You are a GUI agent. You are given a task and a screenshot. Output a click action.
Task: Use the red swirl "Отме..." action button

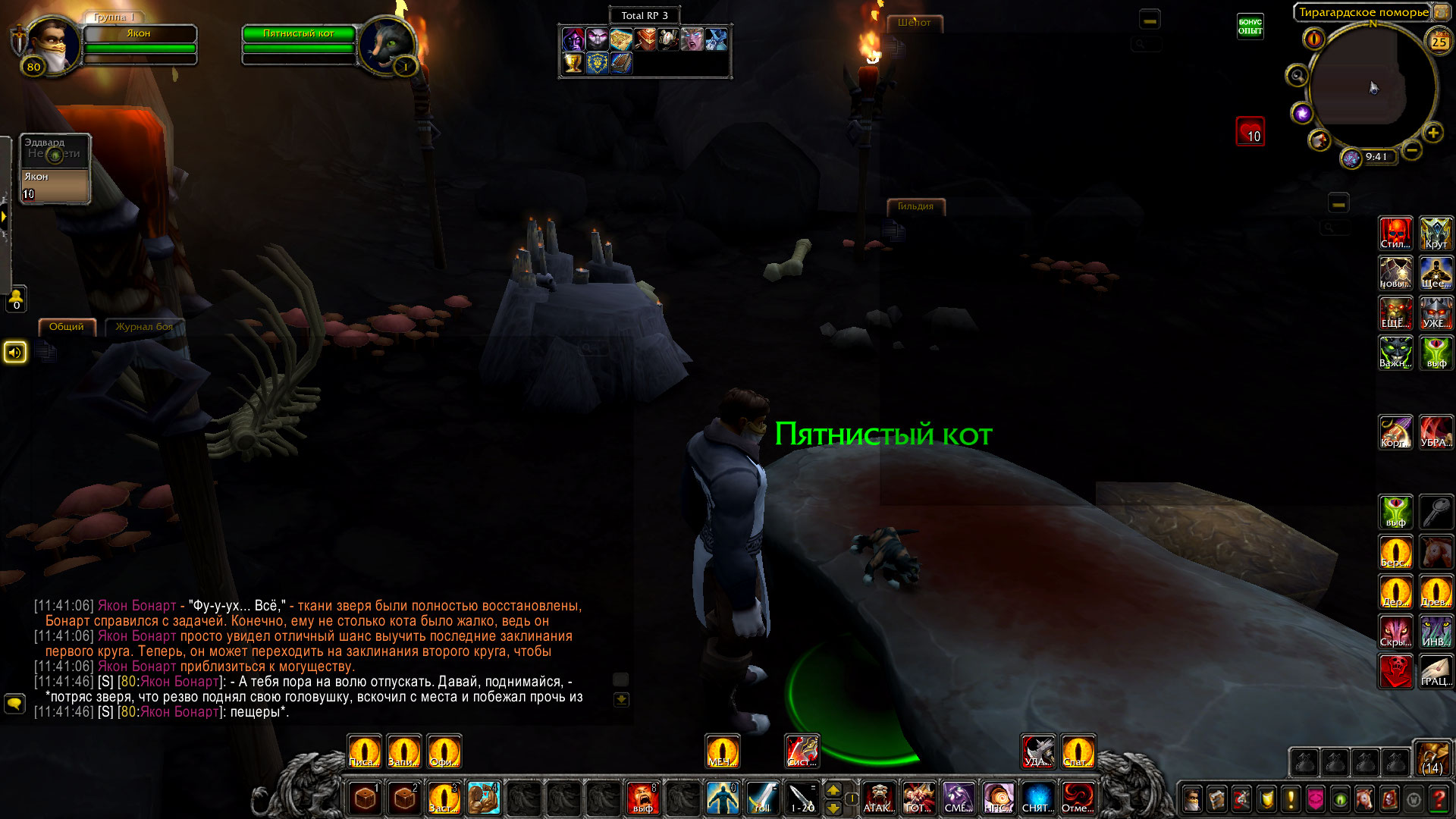coord(1077,798)
